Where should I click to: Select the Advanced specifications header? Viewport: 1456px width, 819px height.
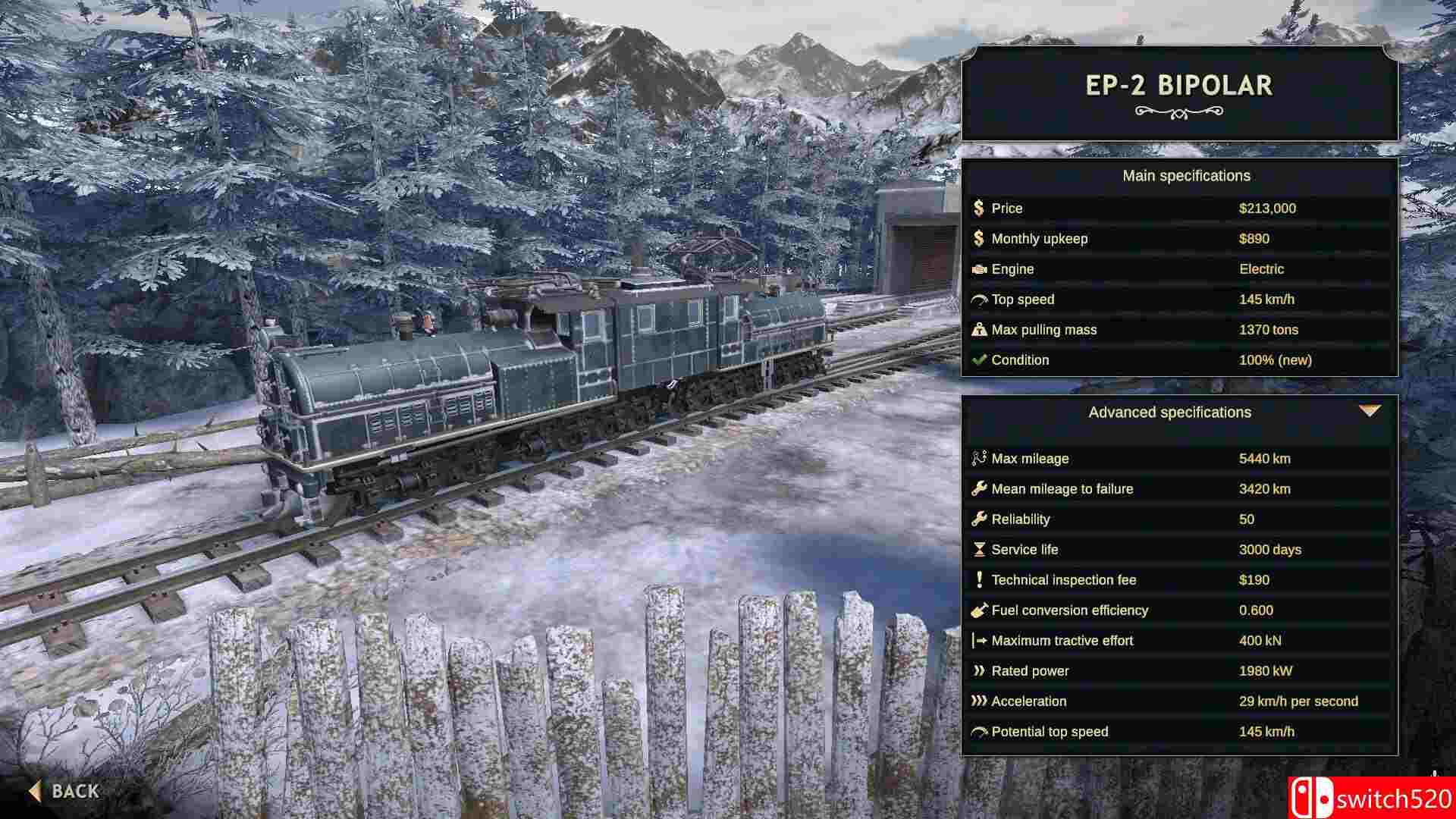[1170, 413]
